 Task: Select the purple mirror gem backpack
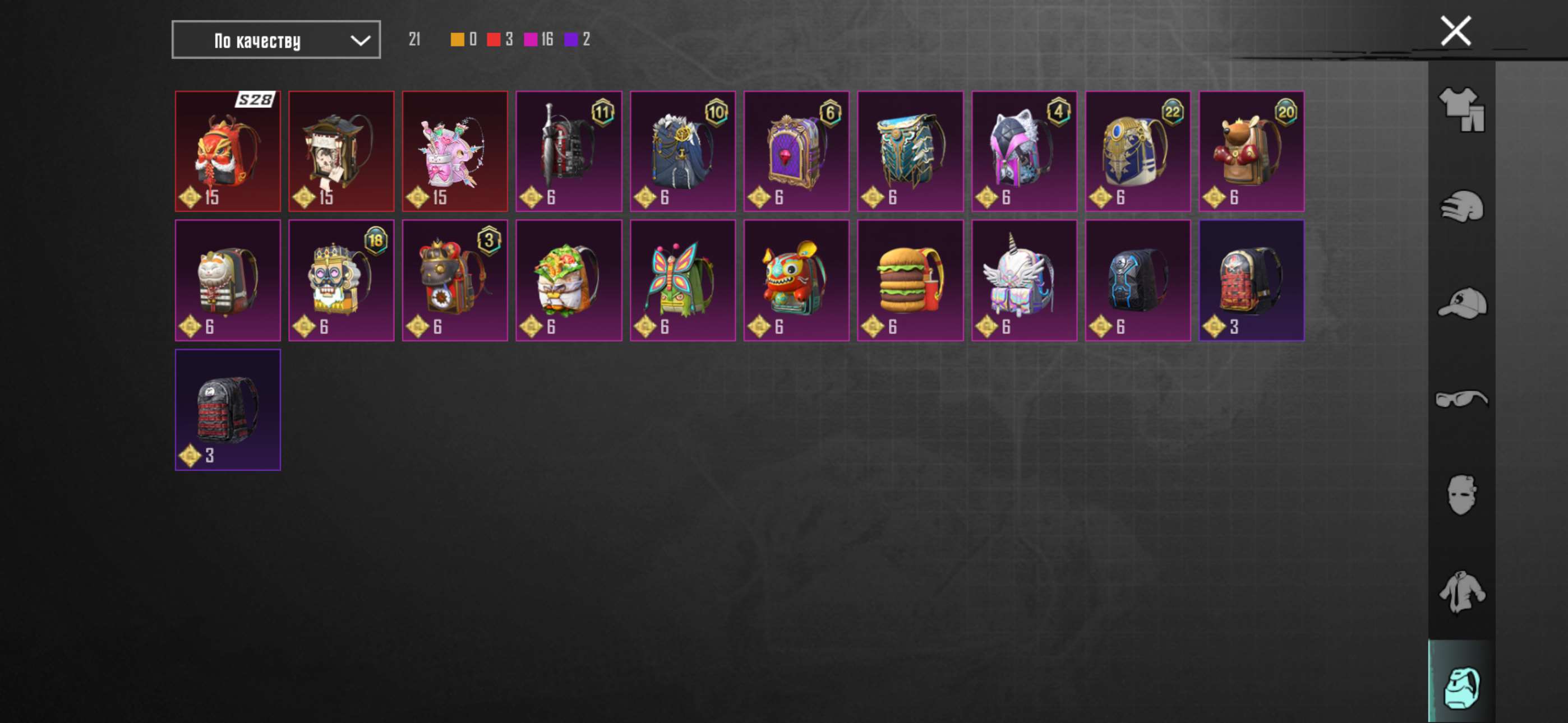[796, 151]
